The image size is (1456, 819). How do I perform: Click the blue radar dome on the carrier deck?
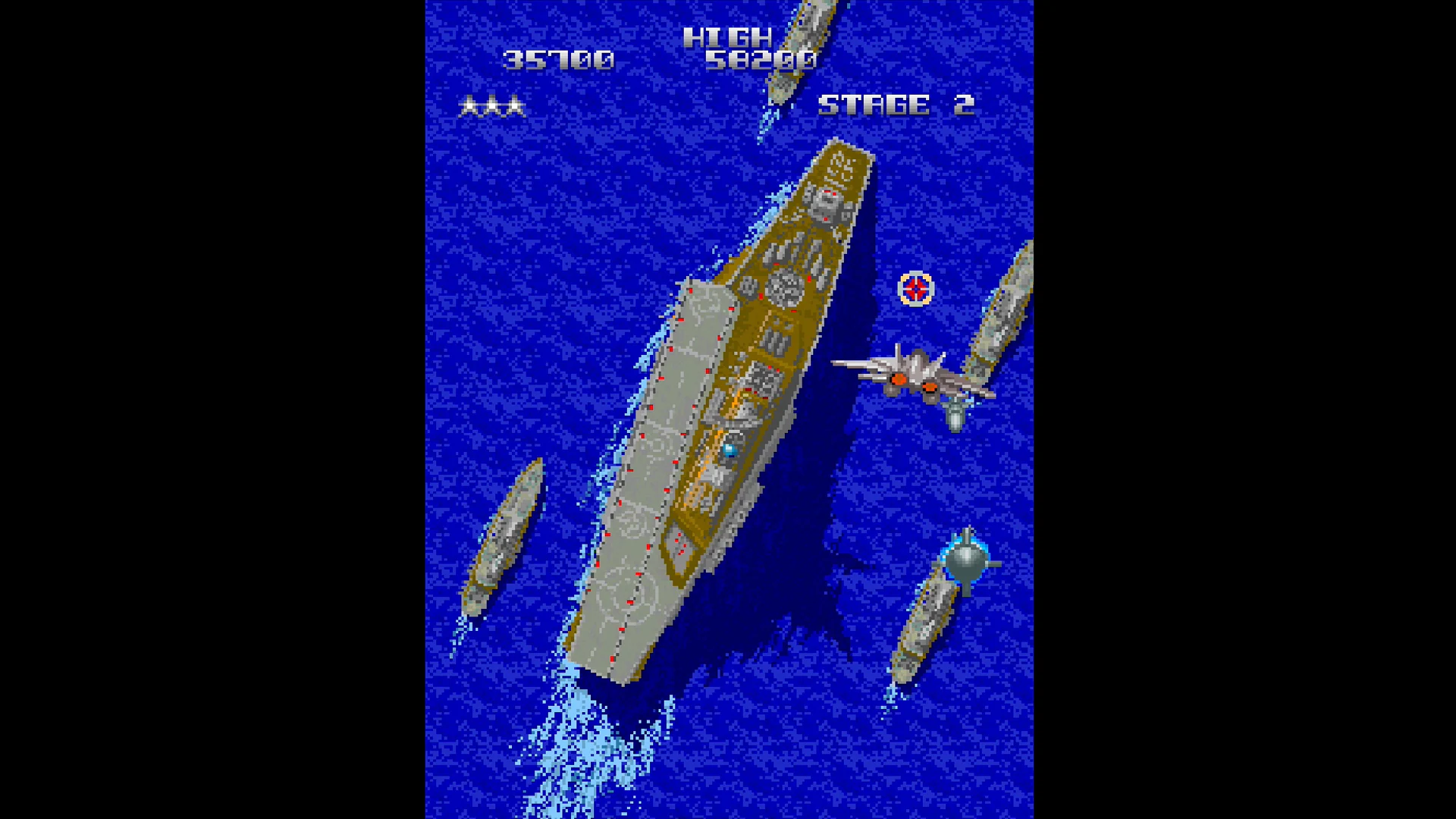point(730,449)
